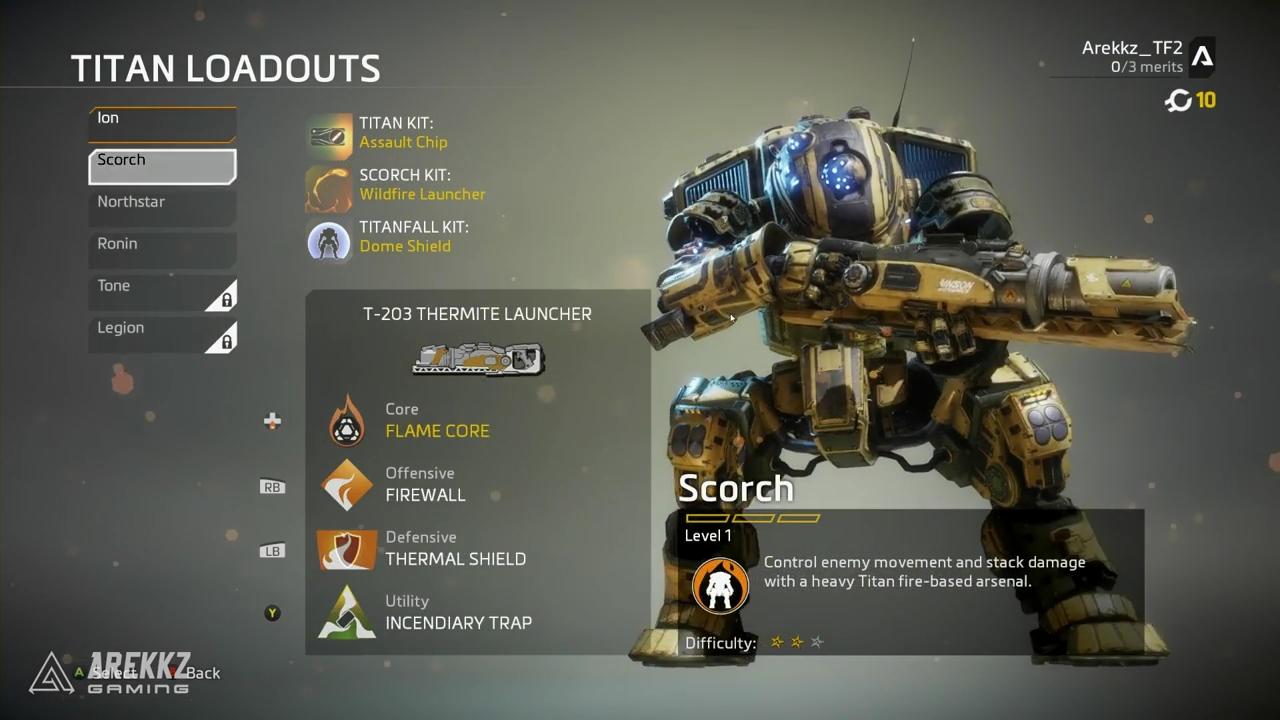1280x720 pixels.
Task: Click the Firewall offensive ability icon
Action: [346, 484]
